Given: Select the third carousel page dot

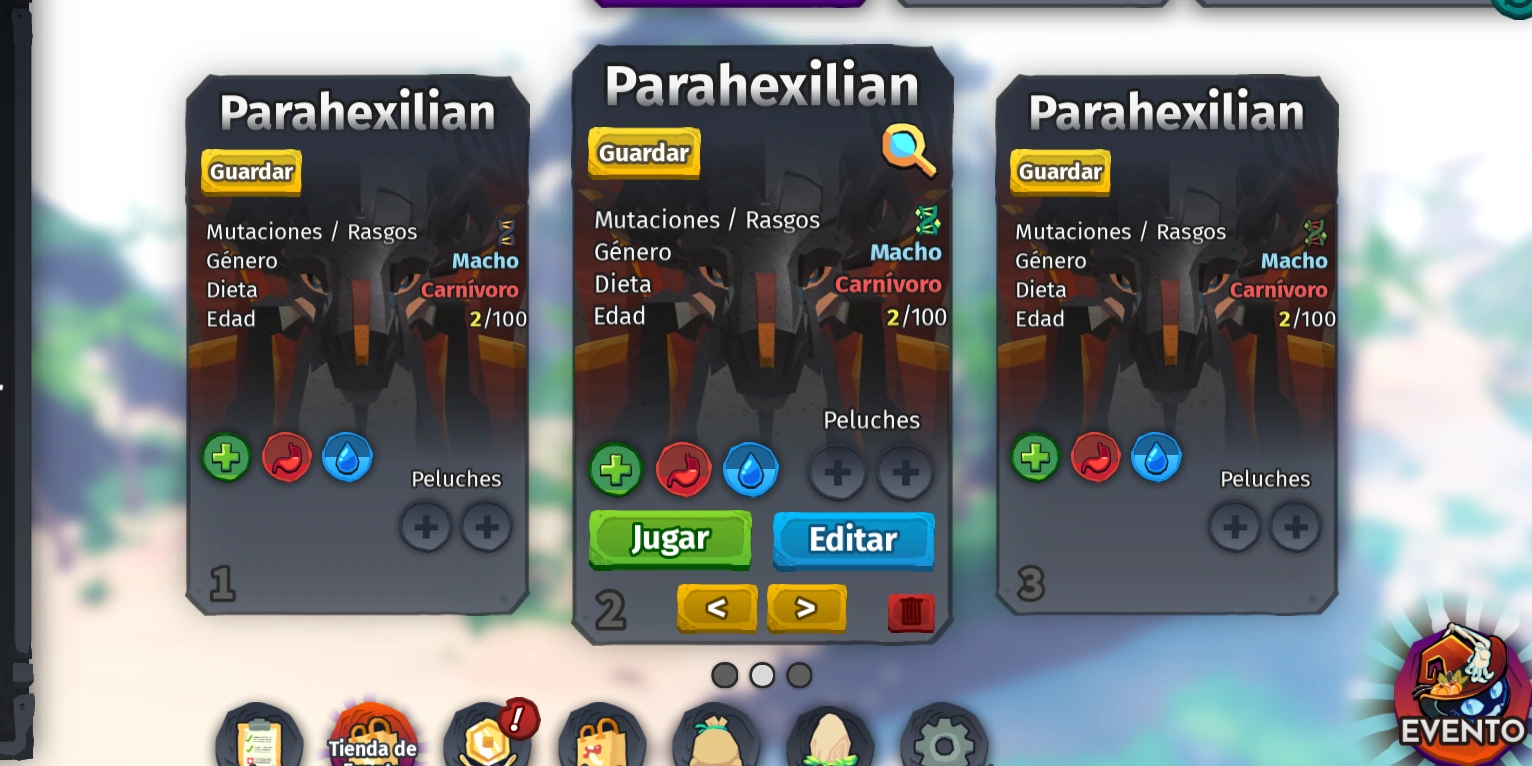Looking at the screenshot, I should pyautogui.click(x=799, y=675).
